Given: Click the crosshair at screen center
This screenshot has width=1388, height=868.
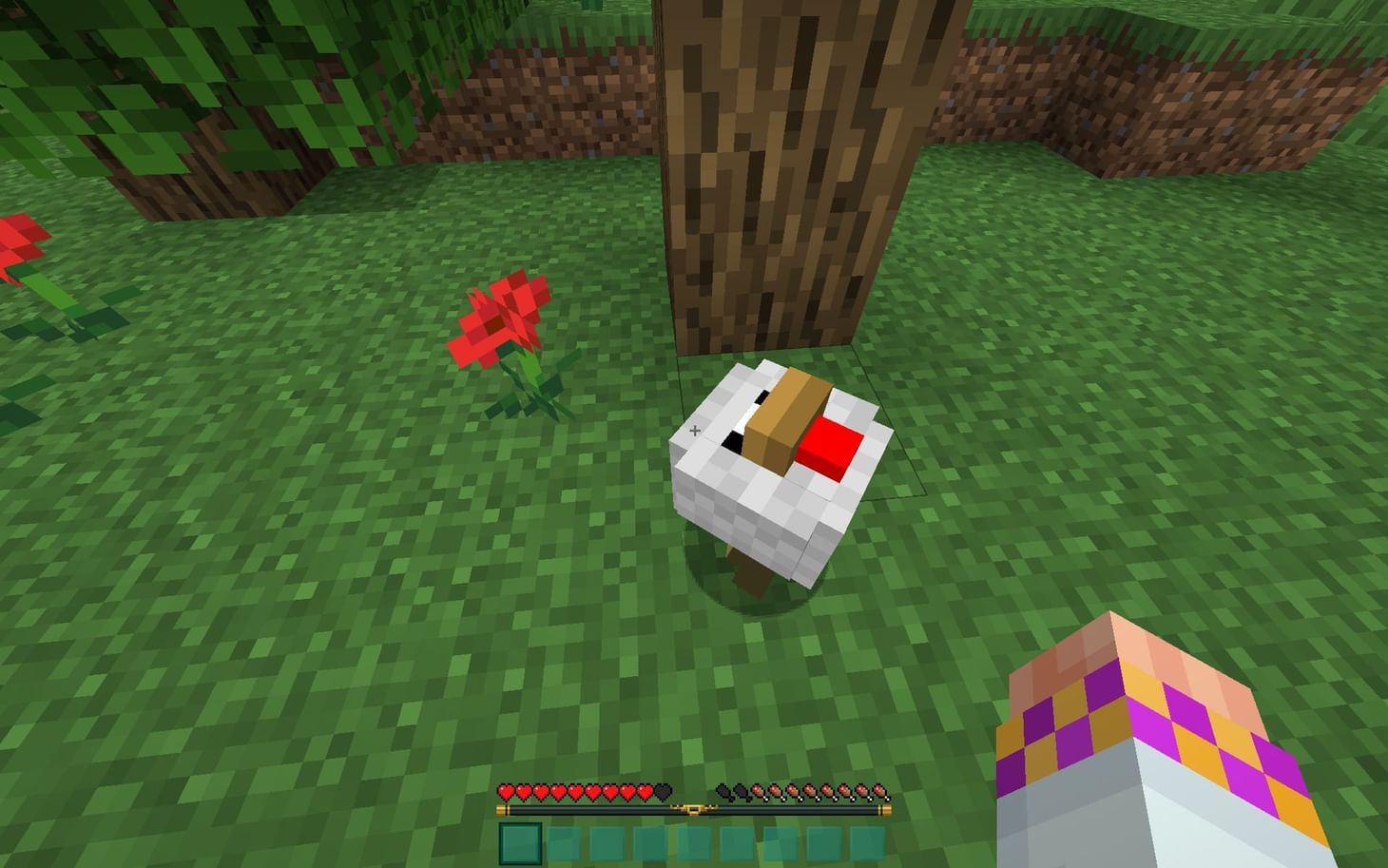Looking at the screenshot, I should [x=695, y=431].
